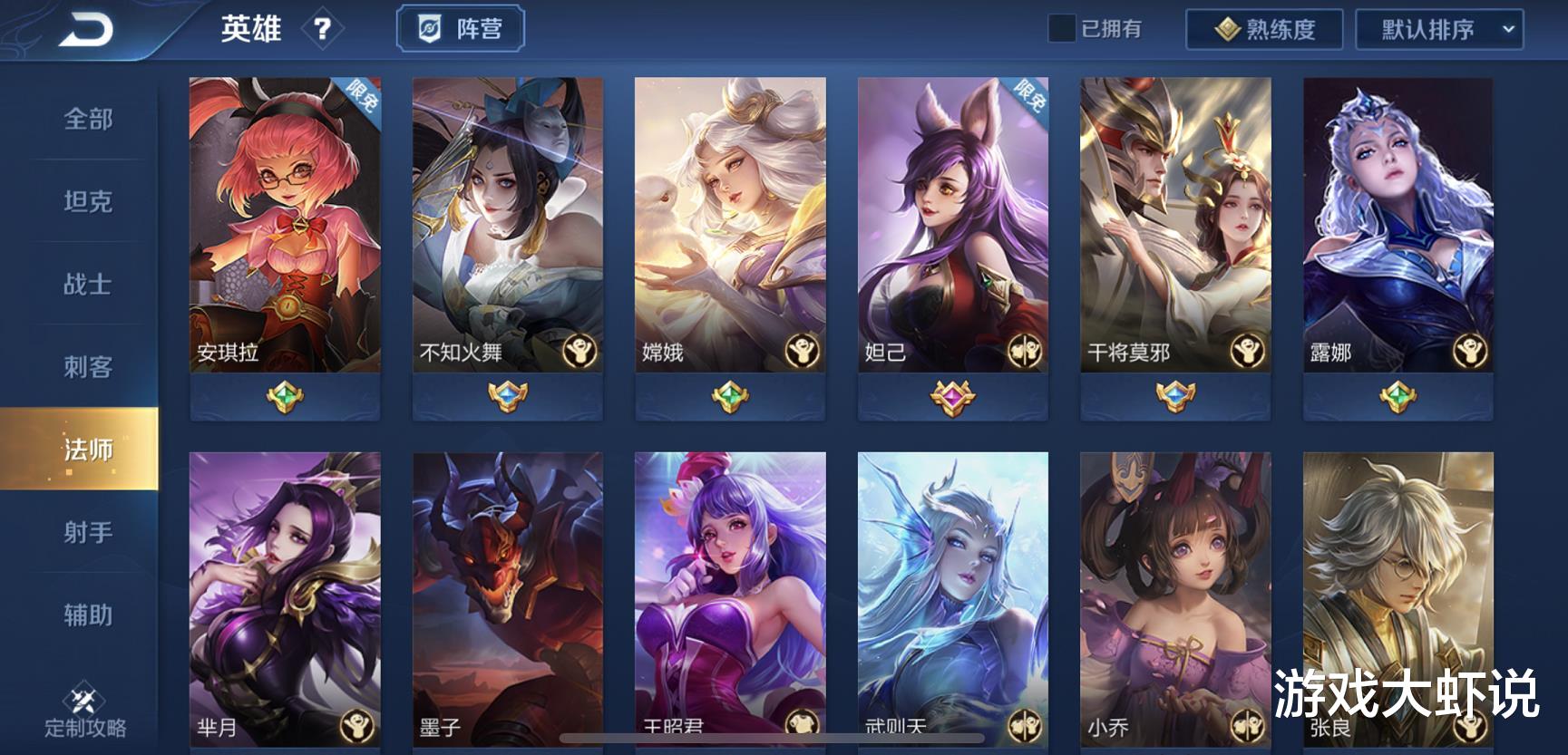Click 芈月's purple proficiency badge
The image size is (1568, 755).
click(x=284, y=752)
